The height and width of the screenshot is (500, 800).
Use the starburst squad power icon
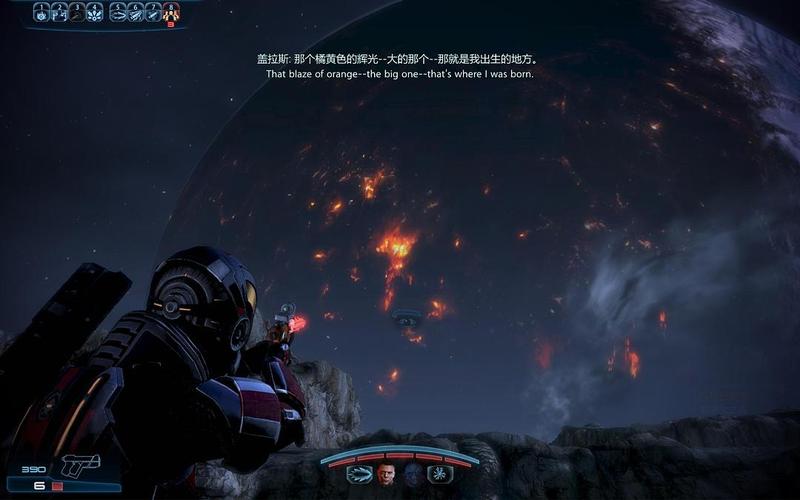pos(438,474)
